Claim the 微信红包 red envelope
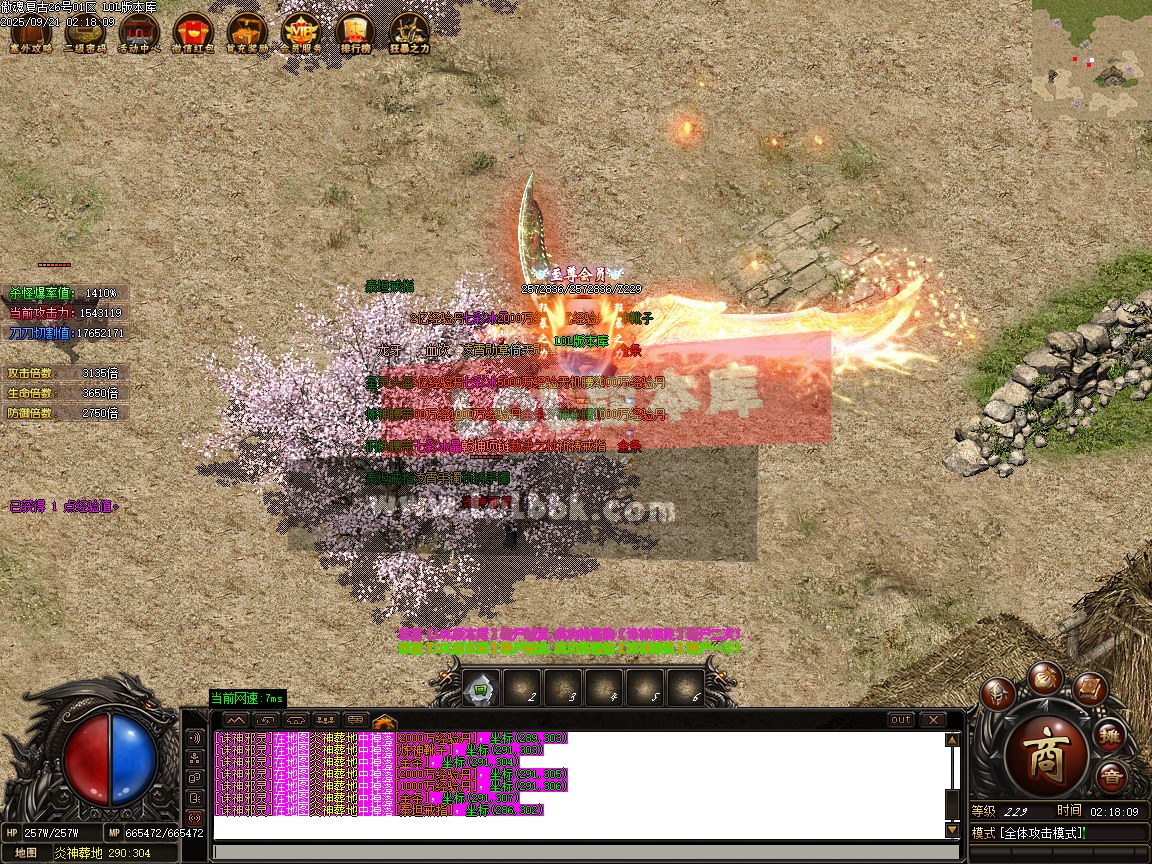 [x=192, y=33]
